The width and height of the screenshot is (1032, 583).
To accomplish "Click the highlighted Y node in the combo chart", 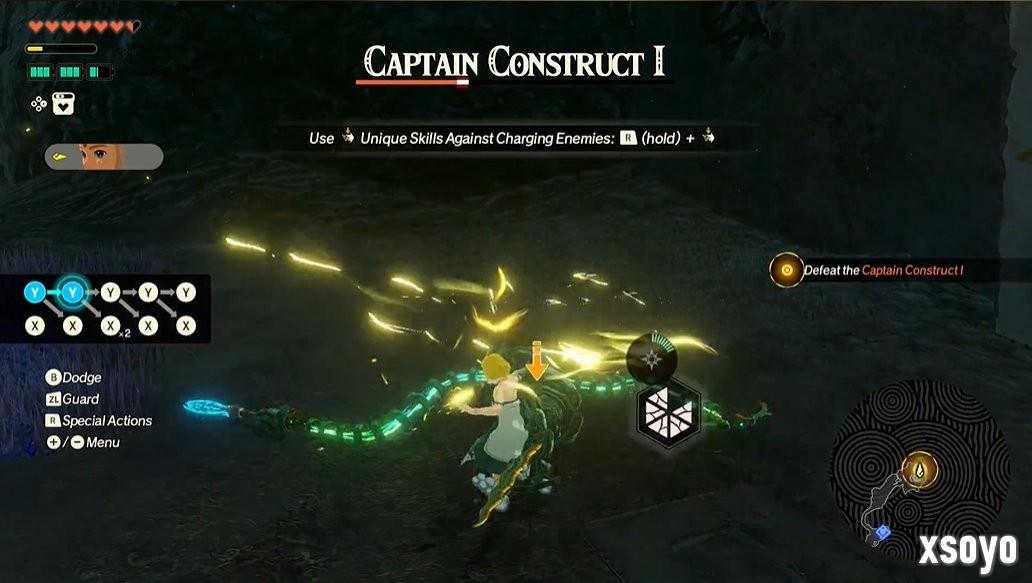I will click(72, 293).
